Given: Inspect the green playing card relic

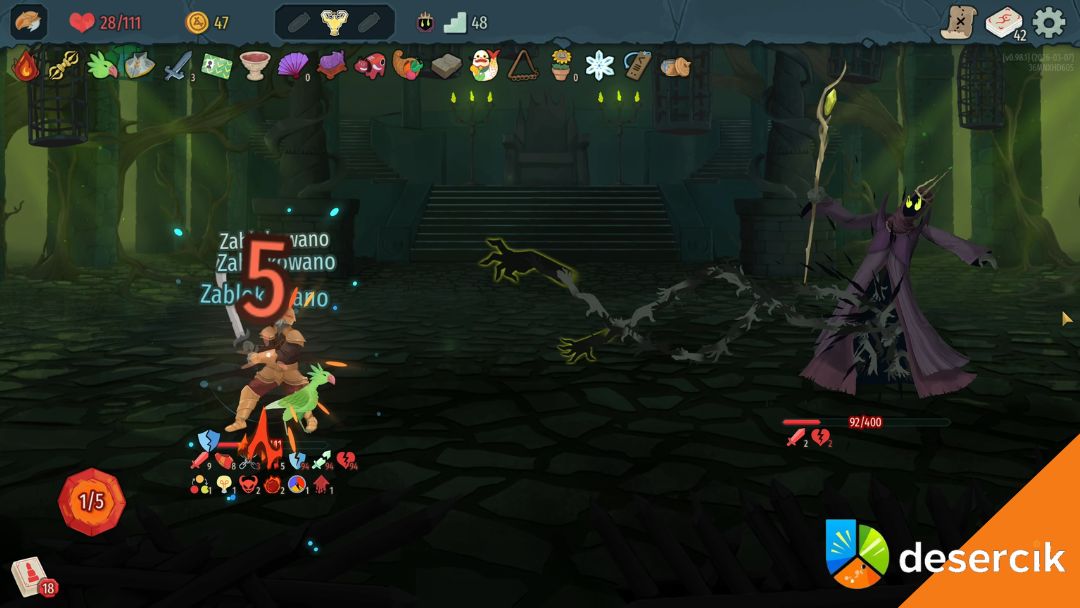Looking at the screenshot, I should tap(216, 66).
